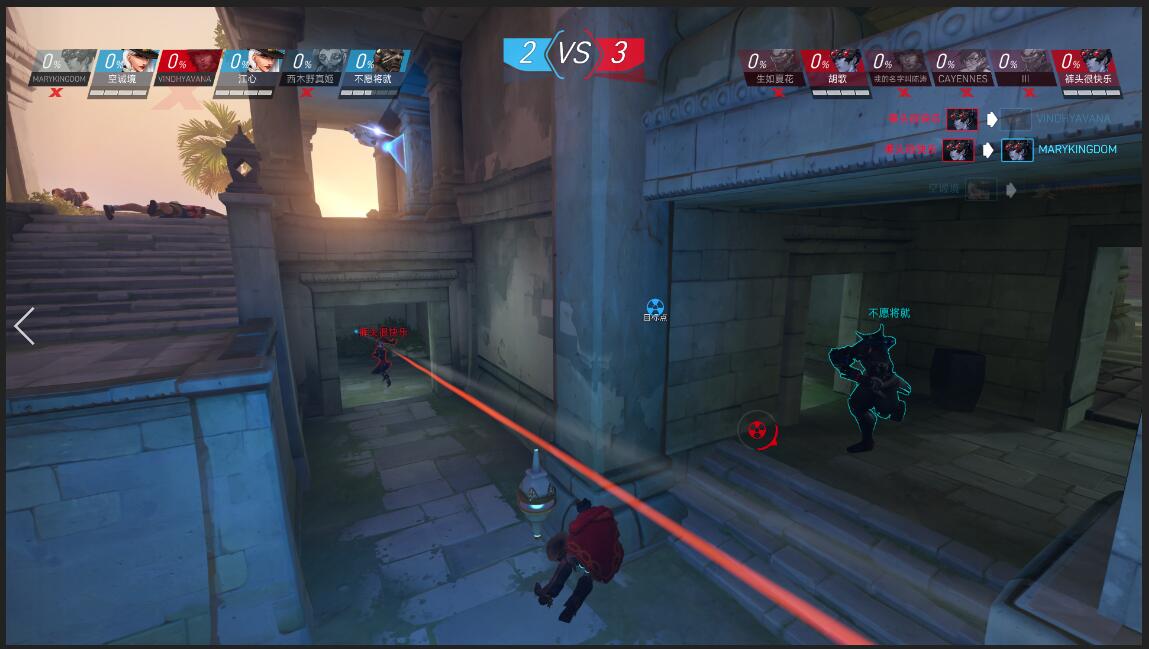Image resolution: width=1149 pixels, height=649 pixels.
Task: Choose VINDHYAVANA's player portrait
Action: 186,68
